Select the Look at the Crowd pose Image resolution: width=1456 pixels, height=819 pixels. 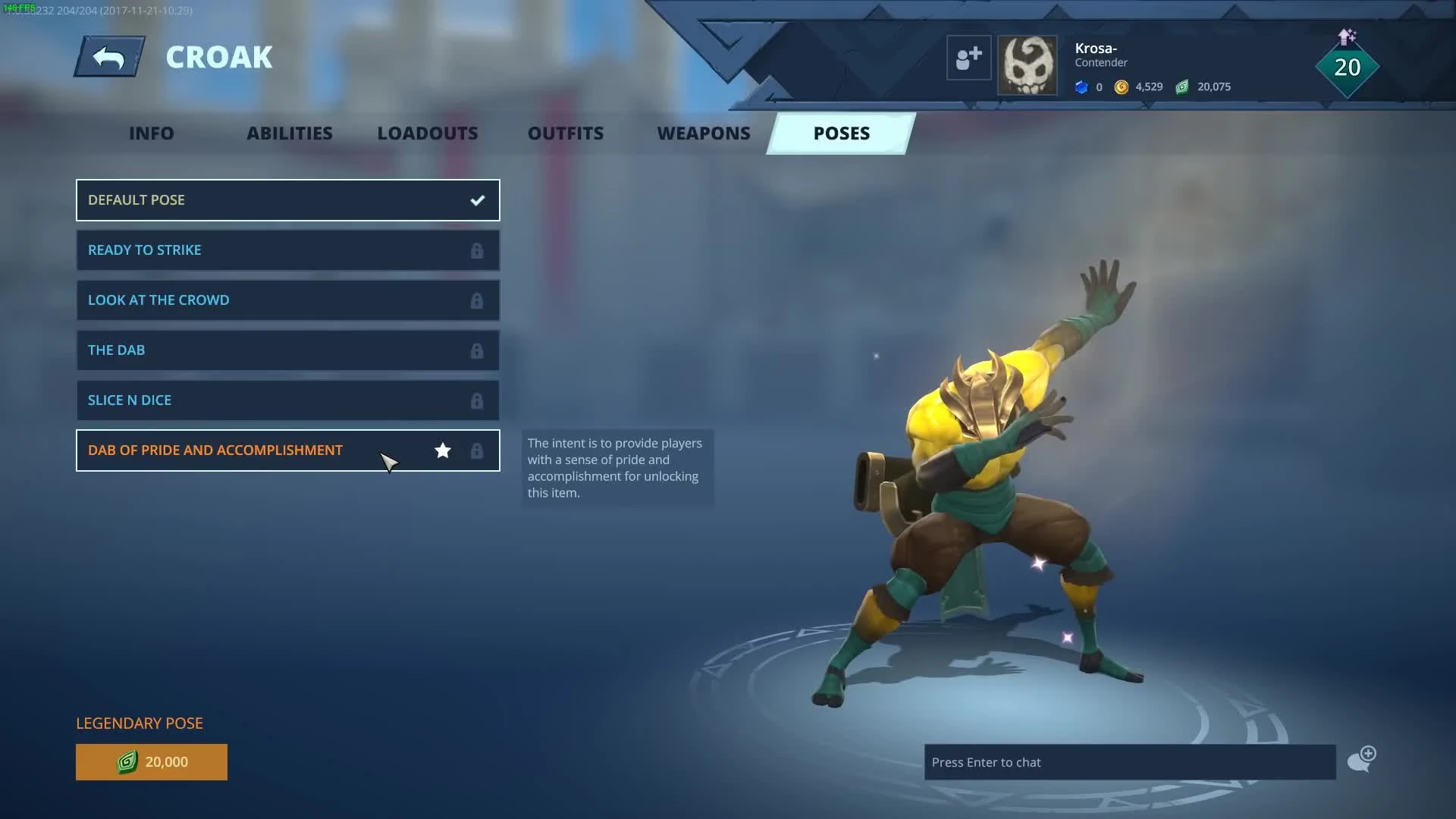(288, 300)
